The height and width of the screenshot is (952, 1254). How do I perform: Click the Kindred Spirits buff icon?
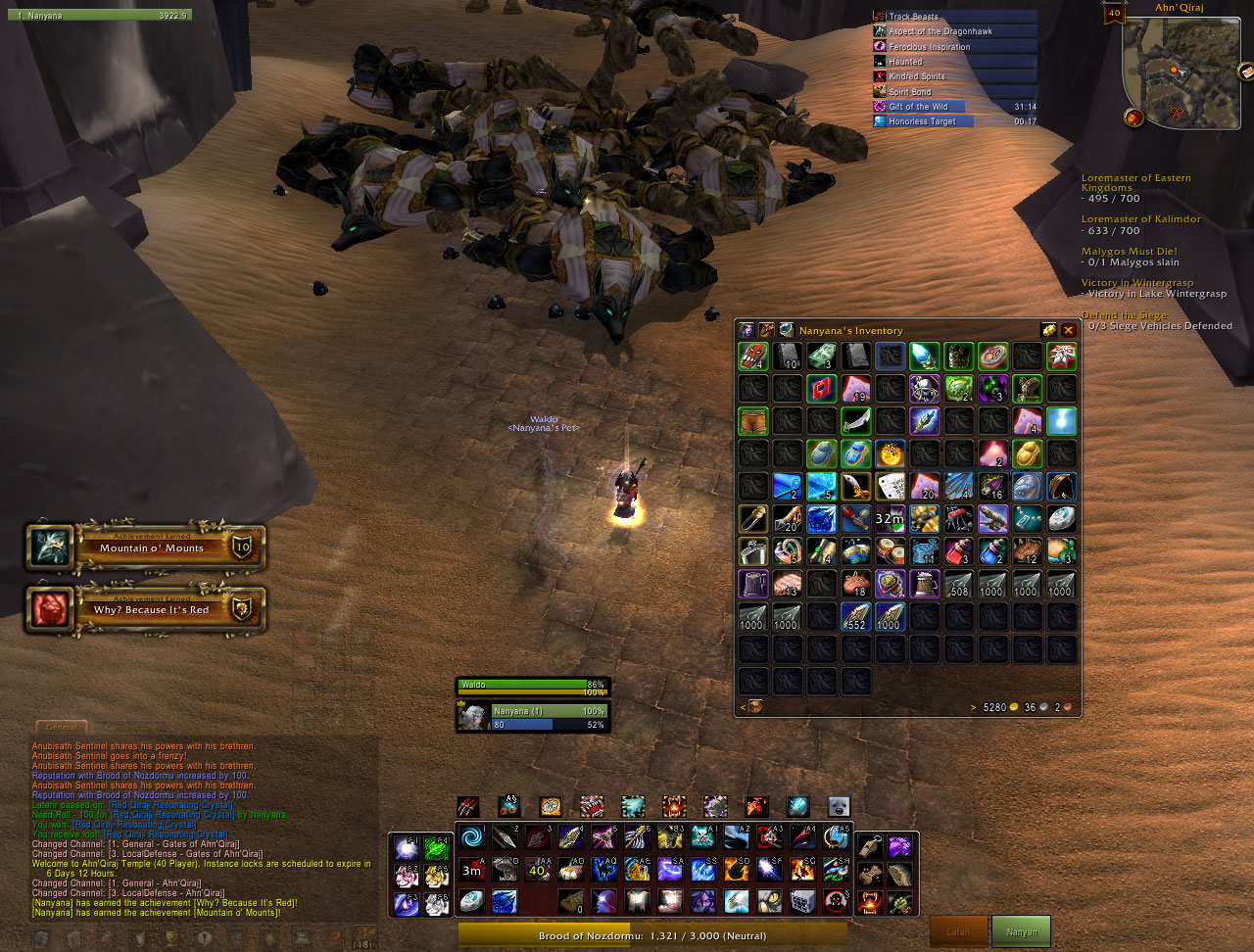[x=879, y=76]
